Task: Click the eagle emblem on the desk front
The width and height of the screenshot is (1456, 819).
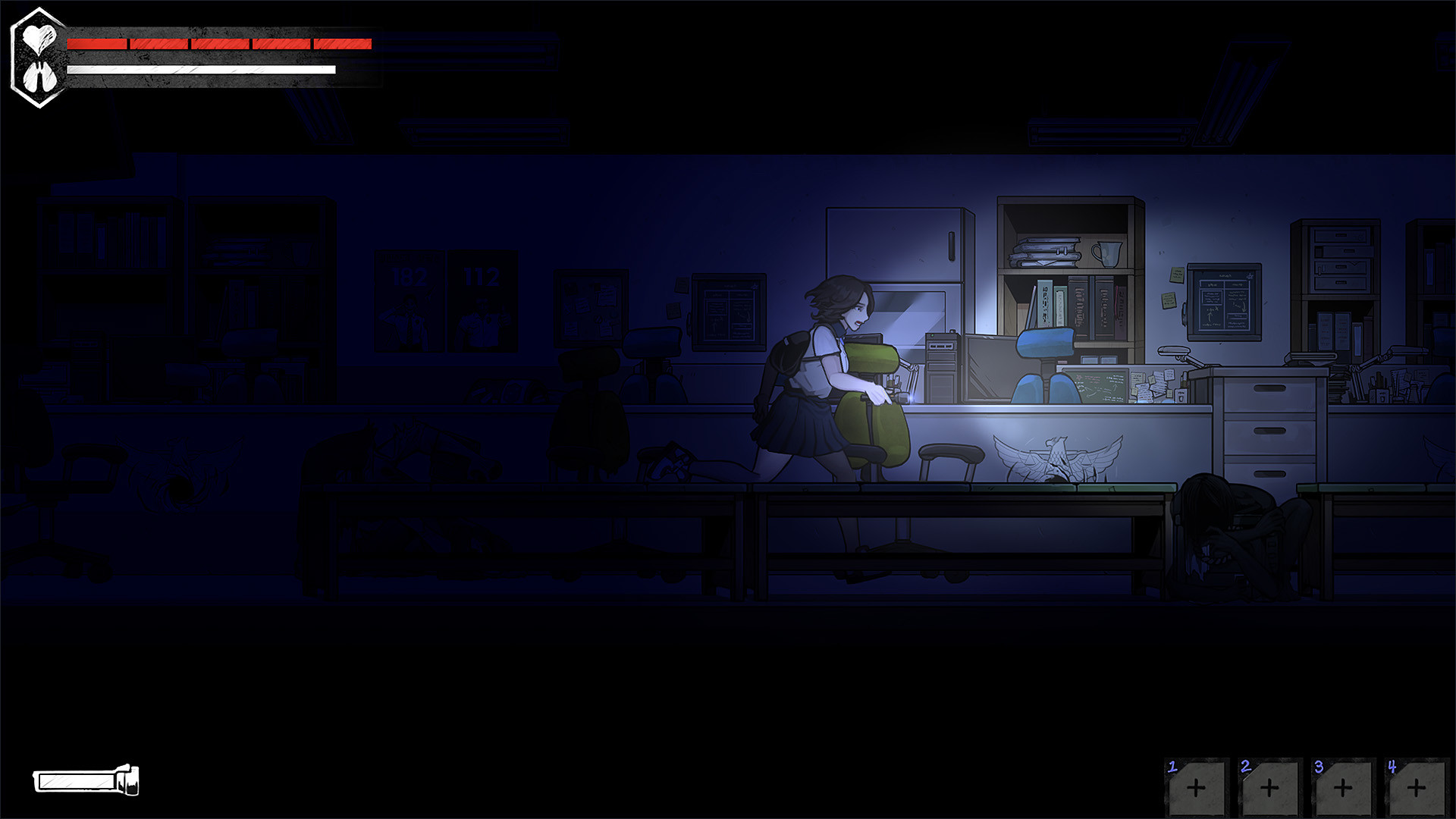Action: [x=1059, y=455]
